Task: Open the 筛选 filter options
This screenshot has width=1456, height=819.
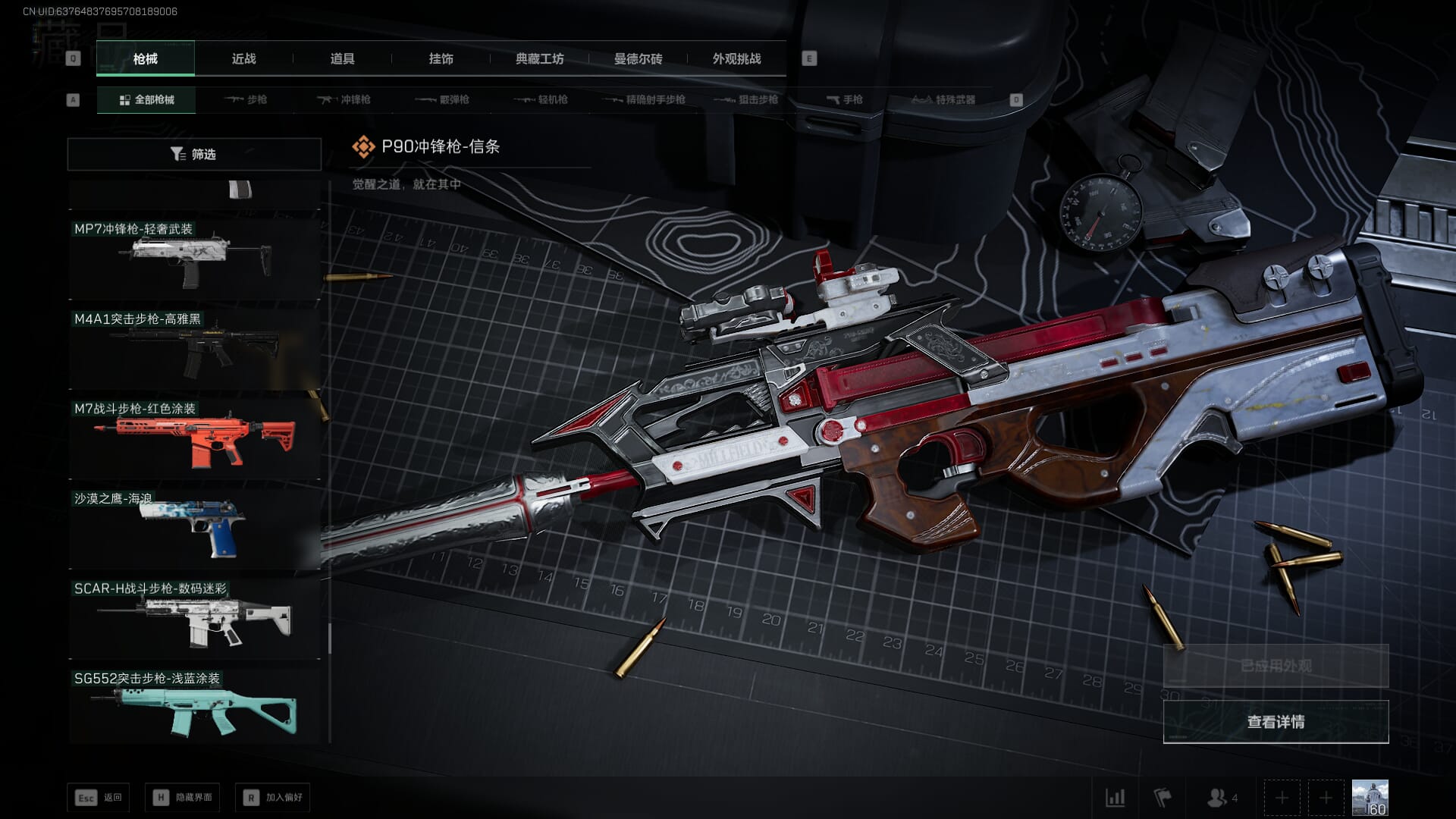Action: point(194,154)
